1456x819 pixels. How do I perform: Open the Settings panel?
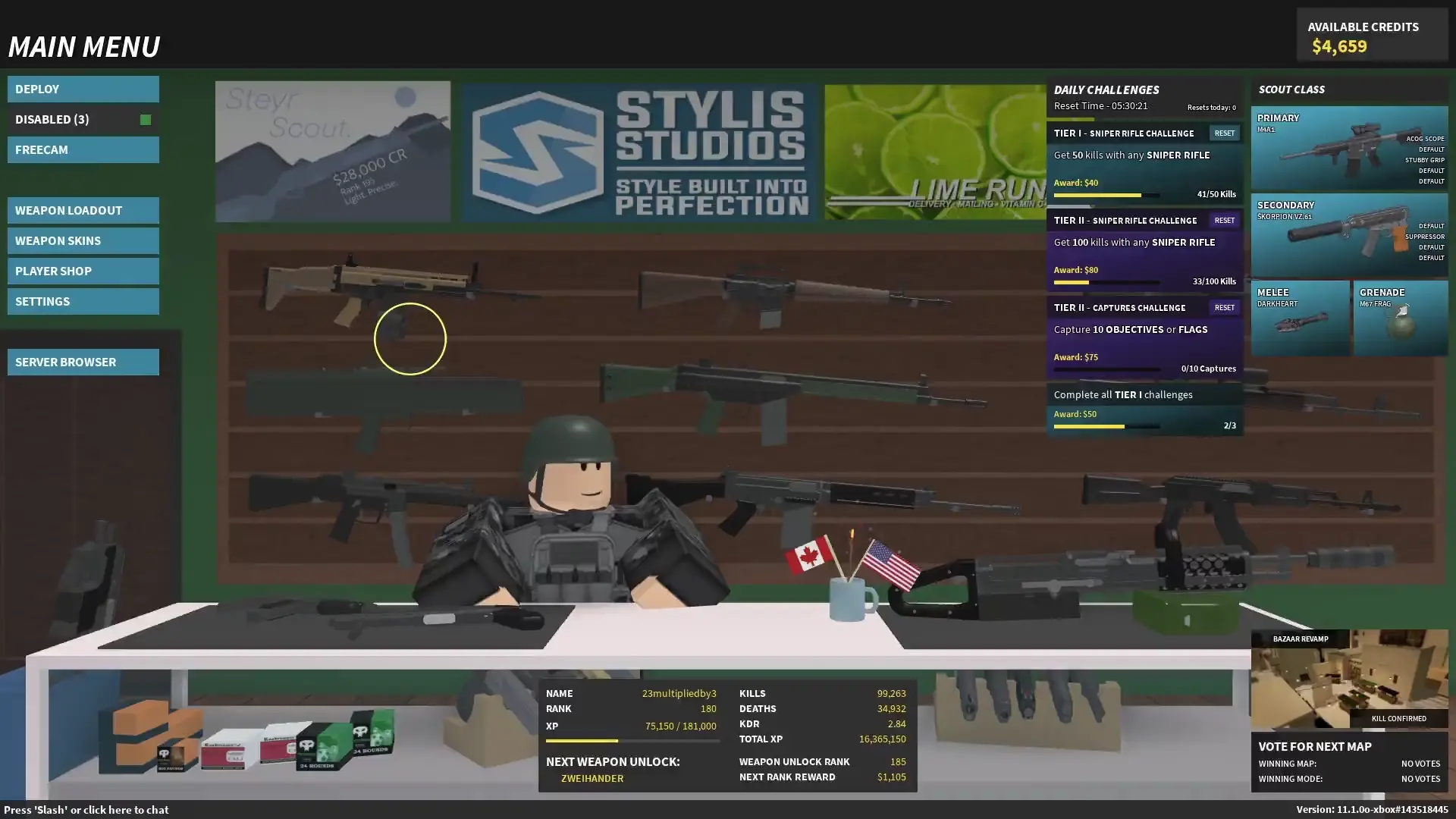pos(83,301)
